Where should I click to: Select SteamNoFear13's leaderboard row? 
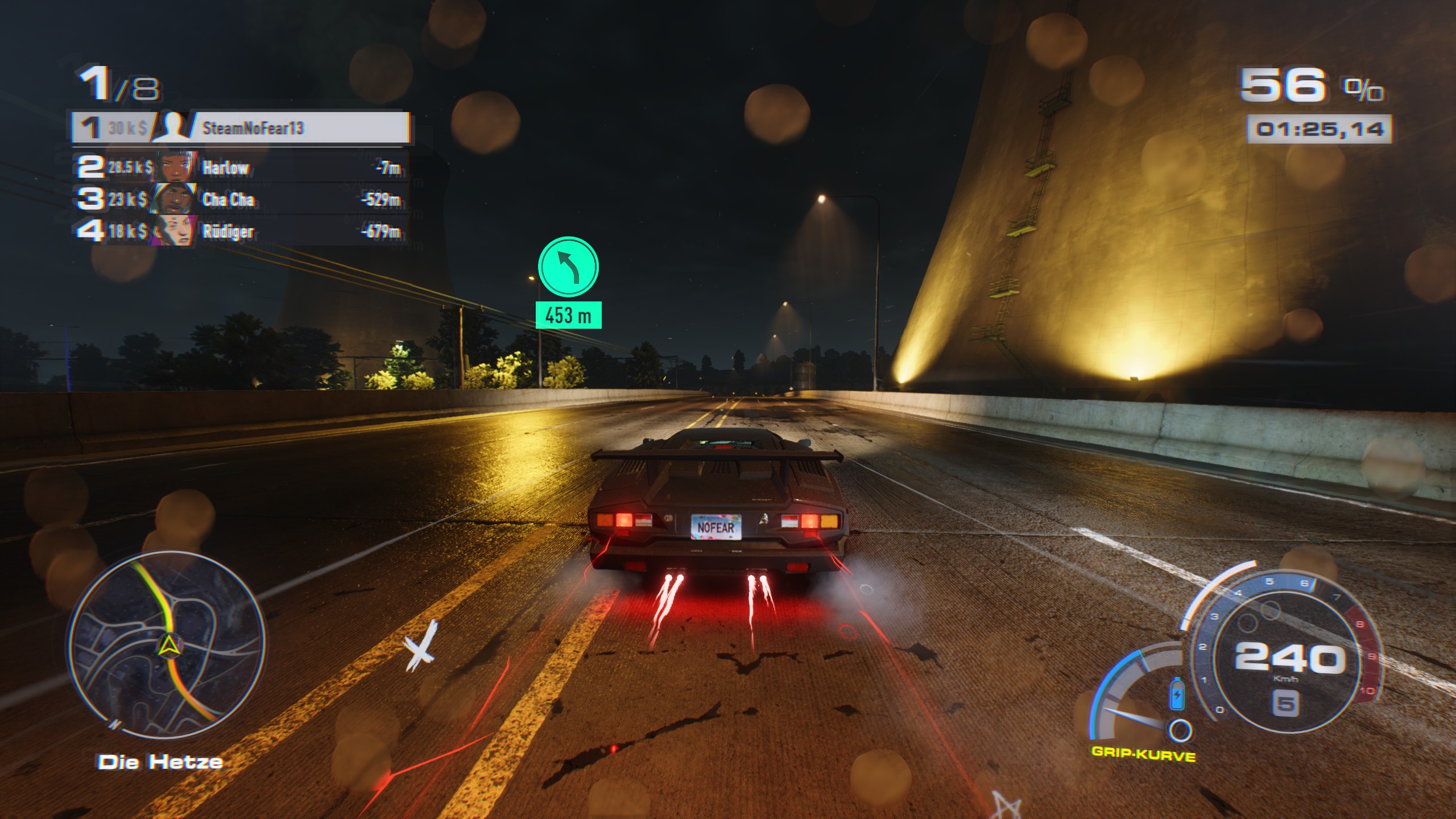click(x=241, y=127)
